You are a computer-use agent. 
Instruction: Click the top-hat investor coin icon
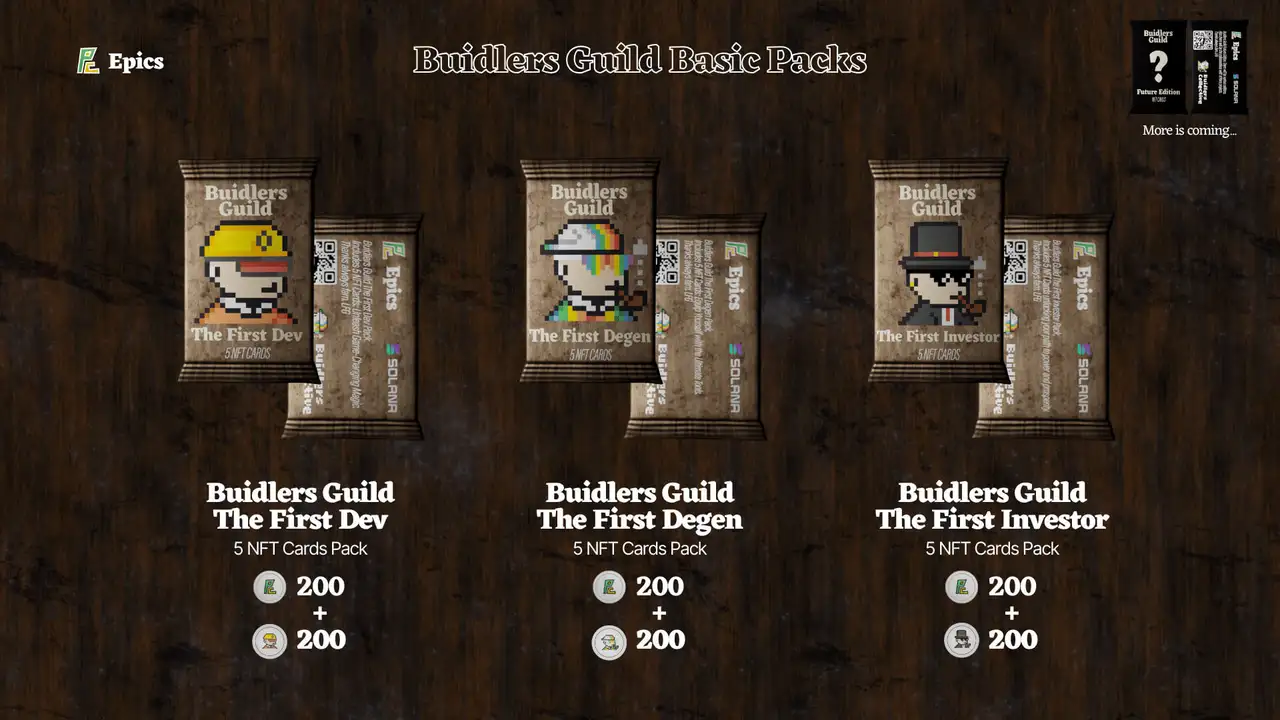(960, 640)
